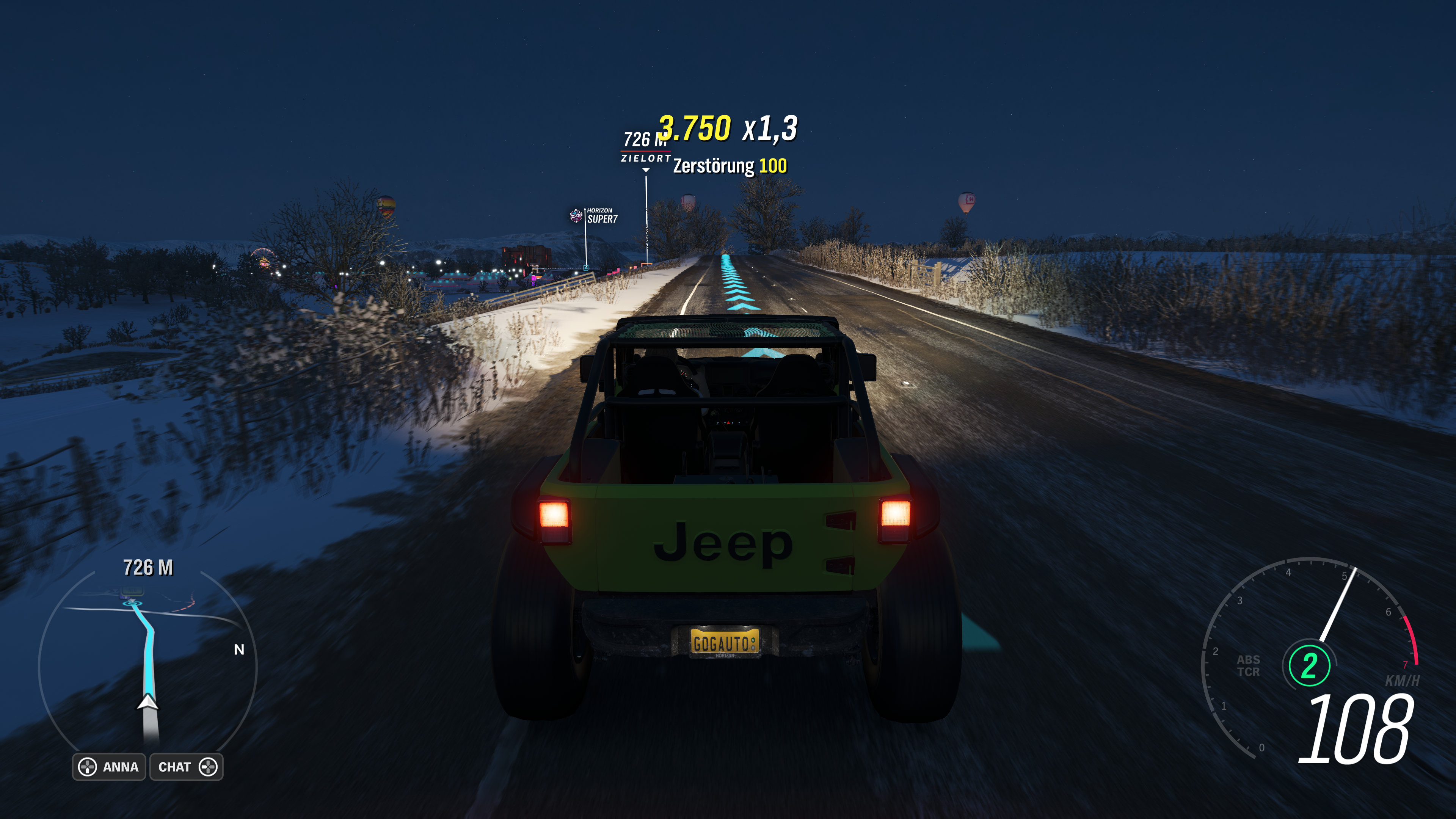The image size is (1456, 819).
Task: Open the CHAT quick panel
Action: coord(187,767)
